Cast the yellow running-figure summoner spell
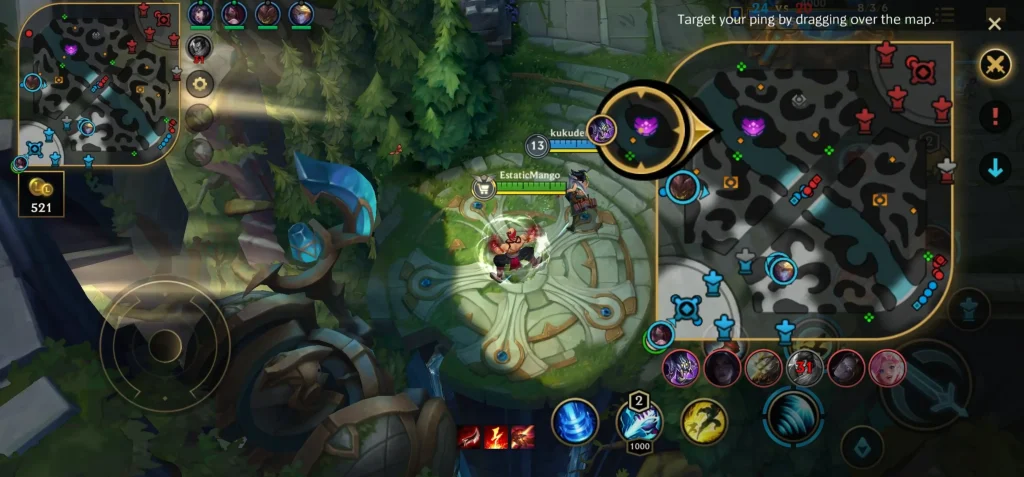The image size is (1024, 477). [x=704, y=421]
